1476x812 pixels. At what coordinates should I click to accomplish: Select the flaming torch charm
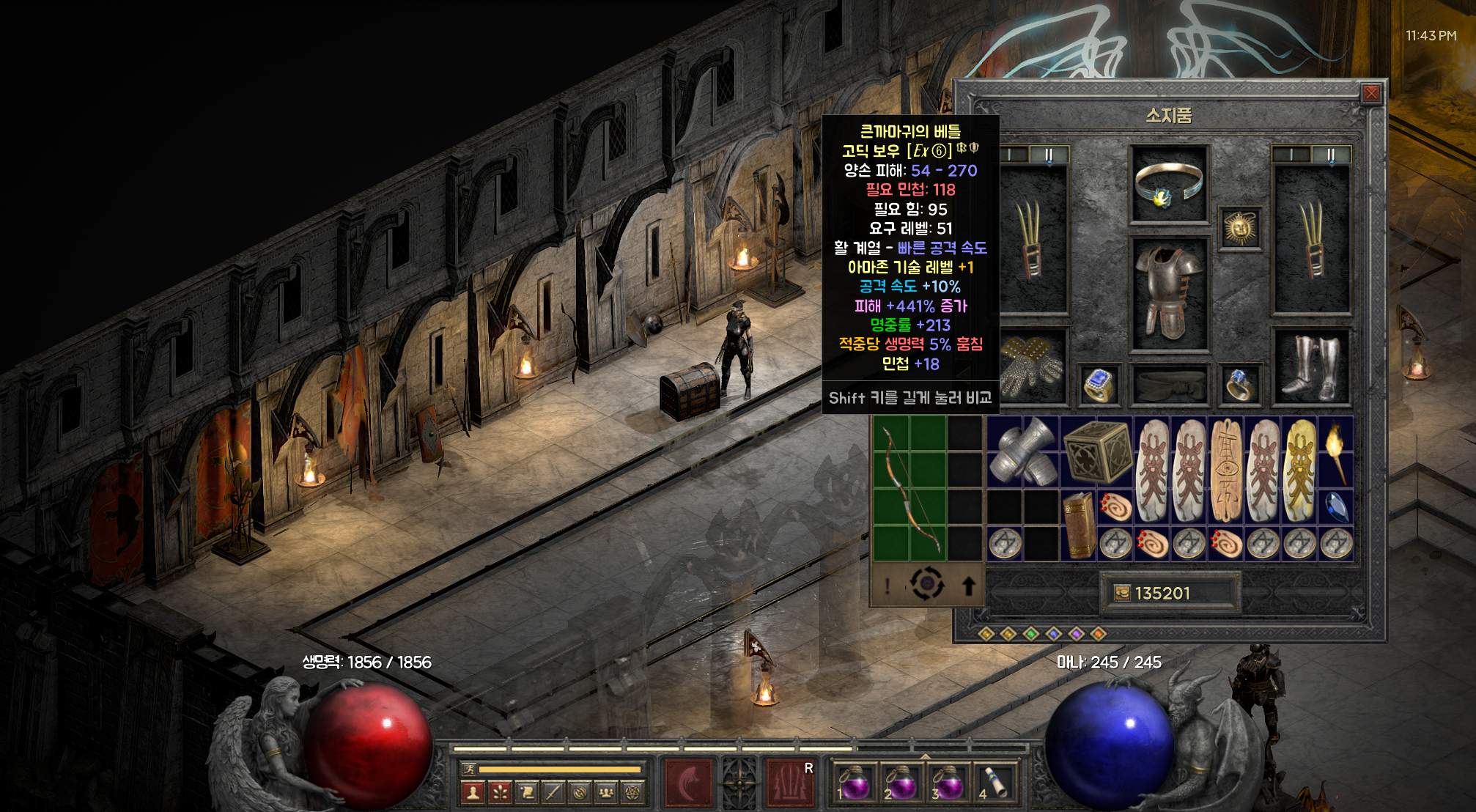(x=1335, y=451)
